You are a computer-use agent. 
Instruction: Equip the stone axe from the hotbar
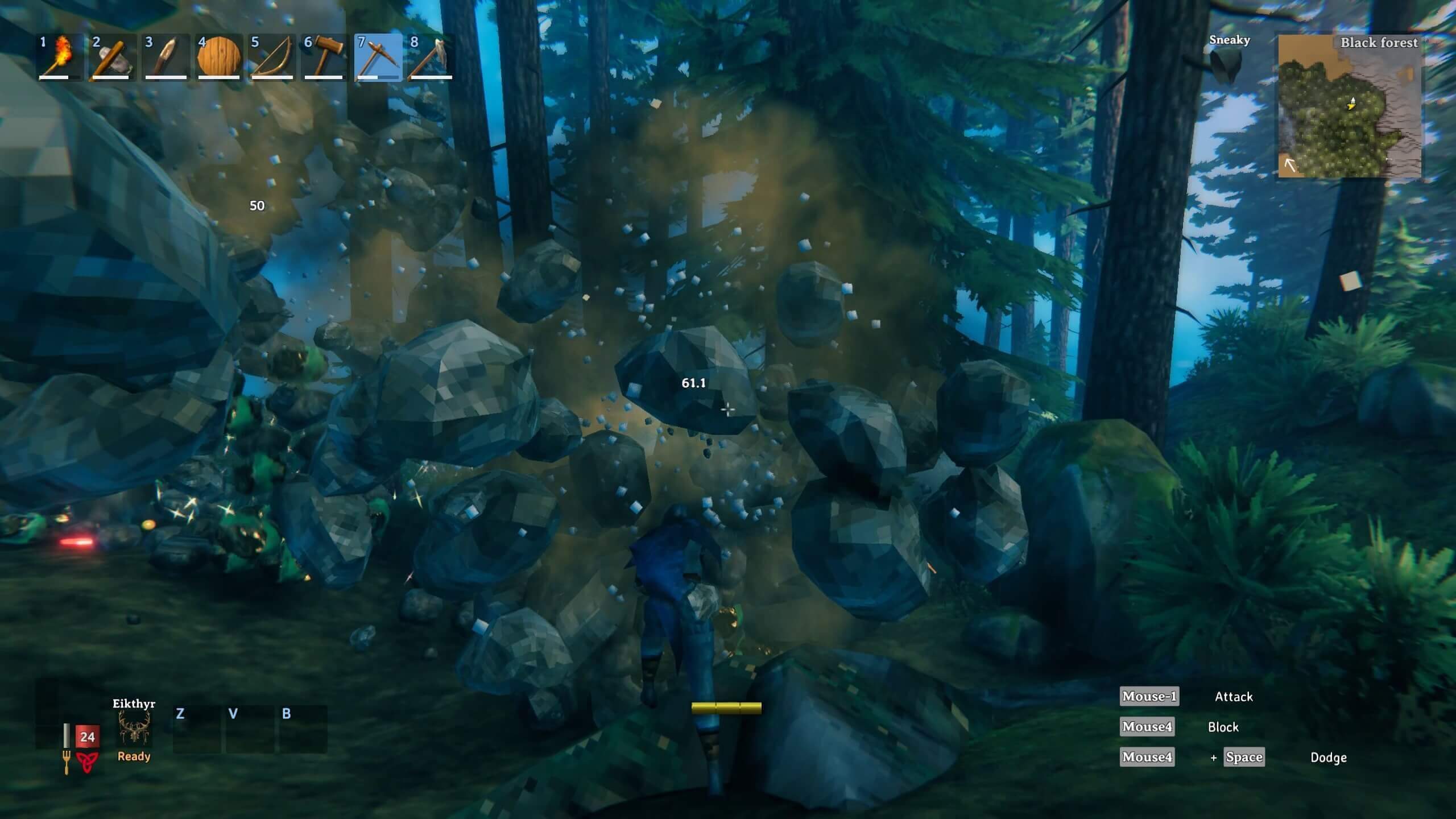point(113,57)
